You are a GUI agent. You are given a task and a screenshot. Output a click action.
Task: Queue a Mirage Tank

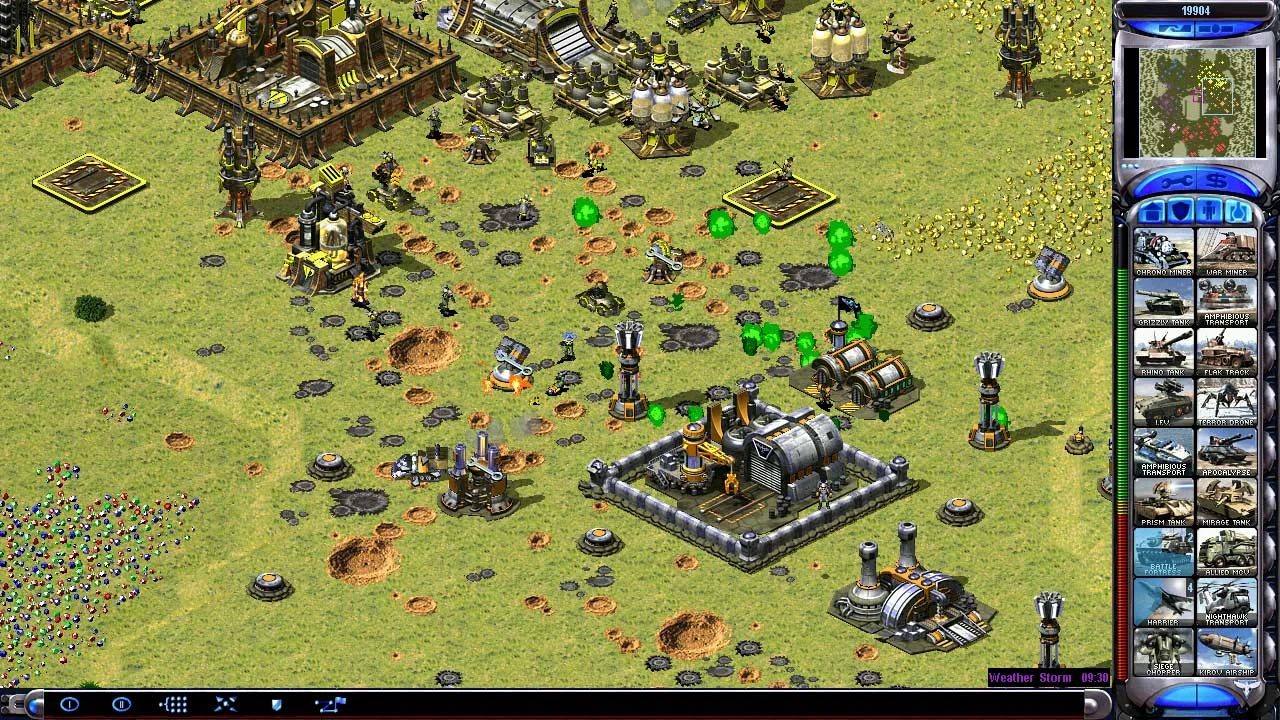[x=1227, y=503]
